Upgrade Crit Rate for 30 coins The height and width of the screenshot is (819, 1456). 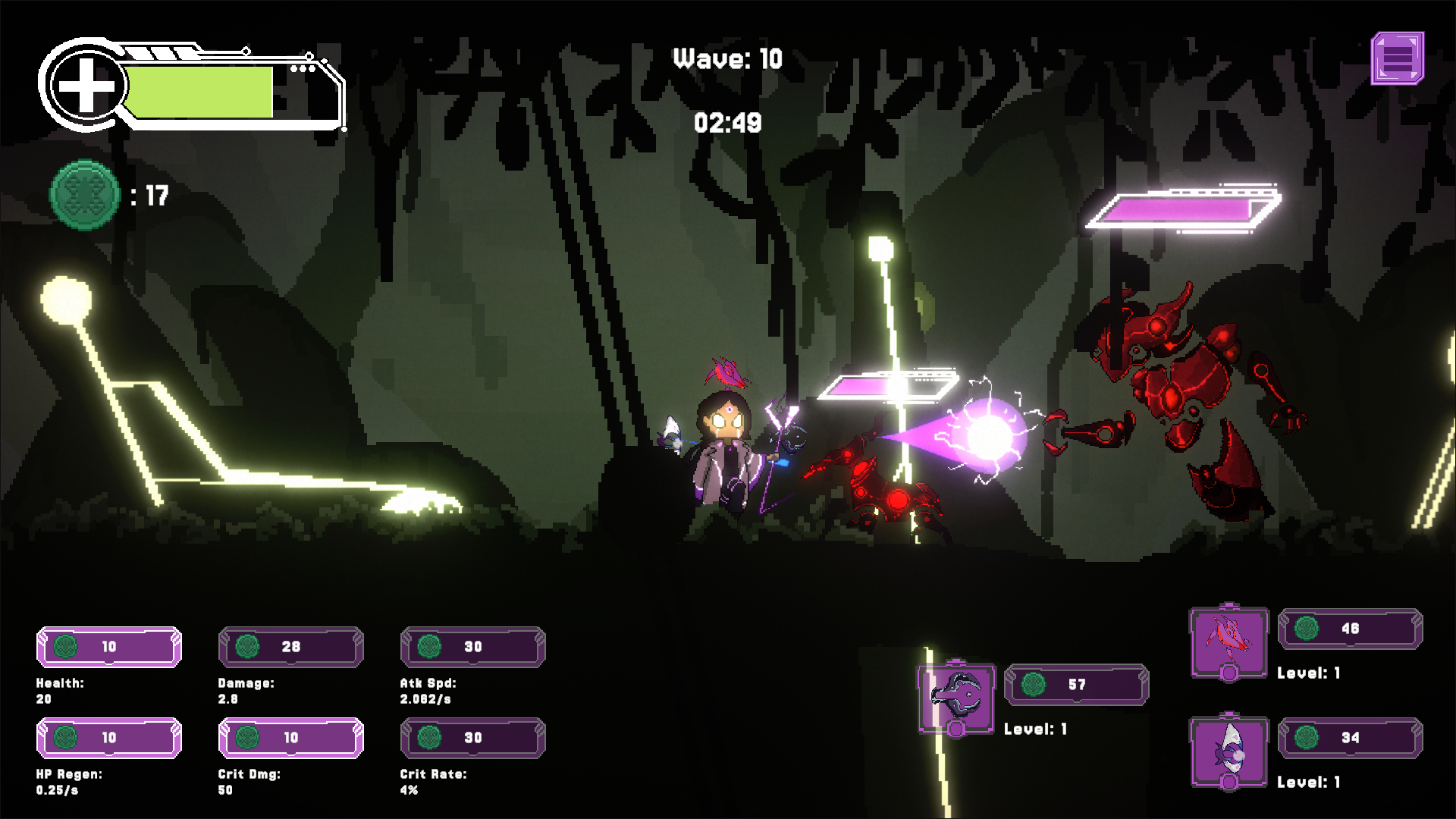(x=472, y=738)
